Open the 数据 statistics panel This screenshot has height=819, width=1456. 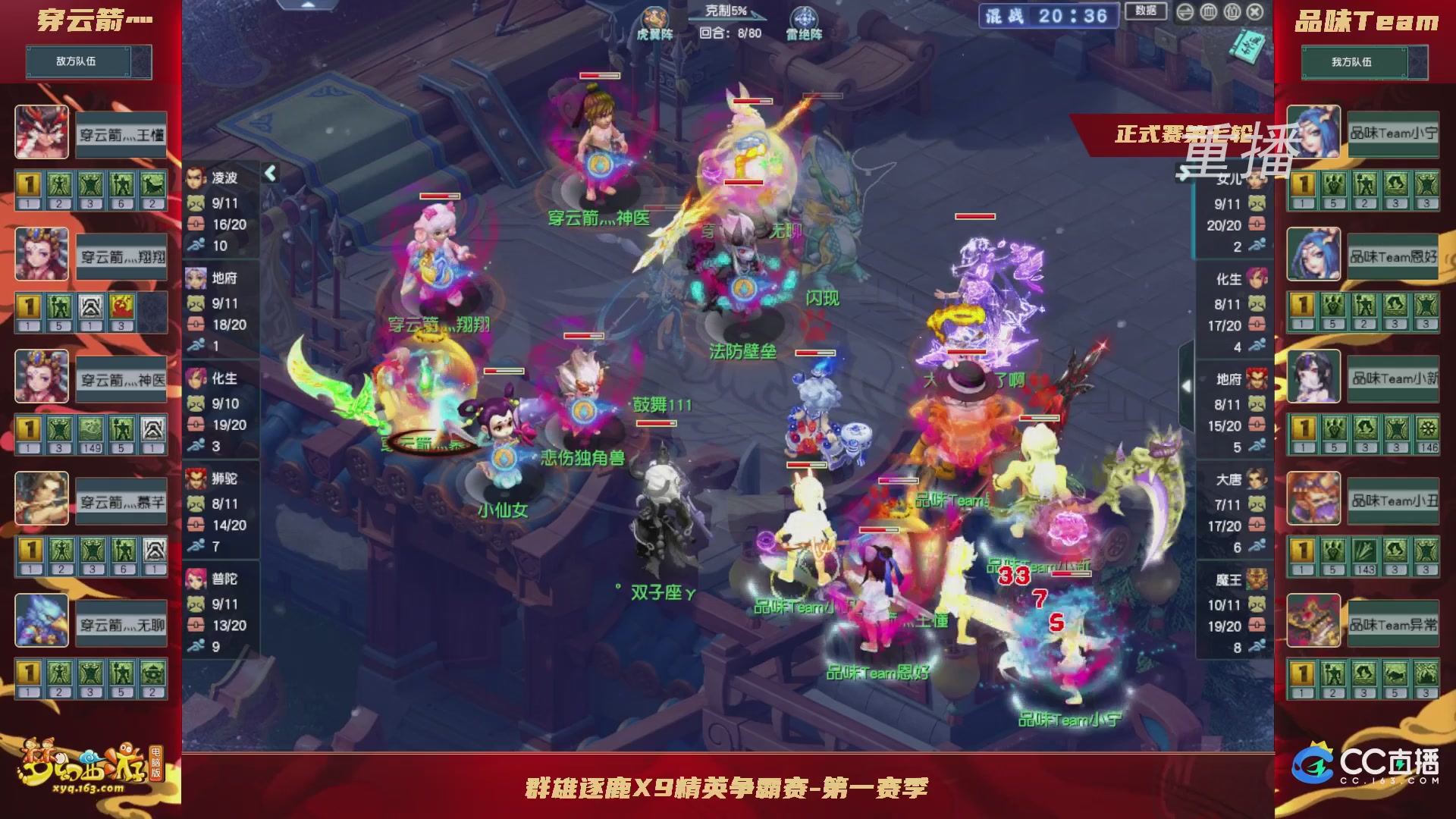pos(1145,11)
